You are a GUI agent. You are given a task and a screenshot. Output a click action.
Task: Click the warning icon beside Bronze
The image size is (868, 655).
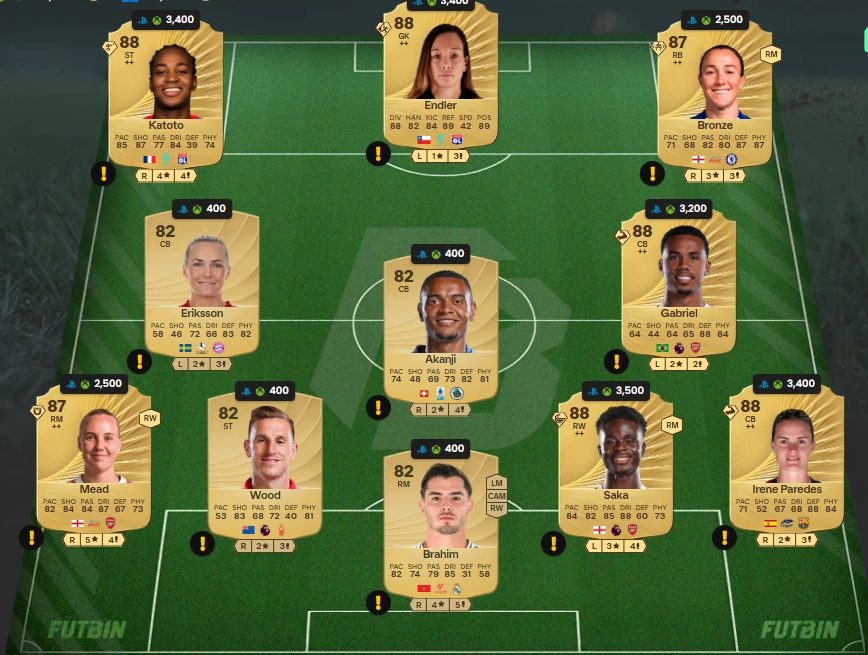[652, 173]
